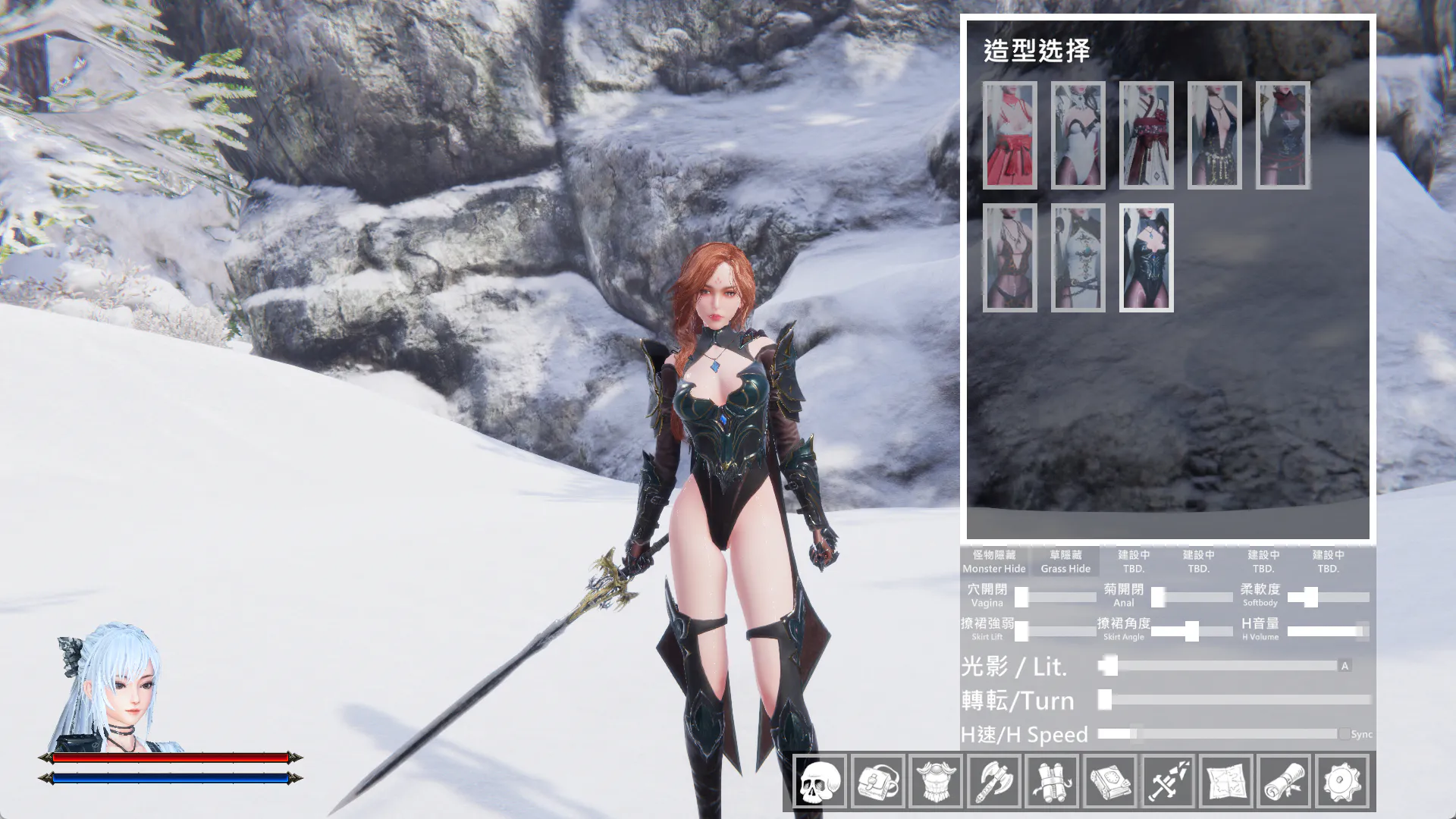Enable the Sync checkbox
This screenshot has width=1456, height=819.
(x=1345, y=734)
